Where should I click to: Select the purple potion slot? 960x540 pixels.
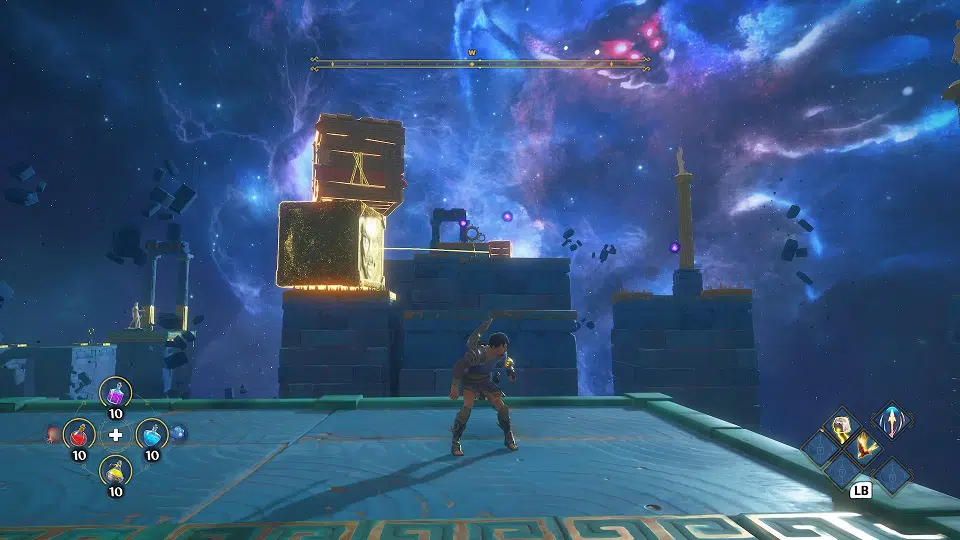[x=116, y=394]
